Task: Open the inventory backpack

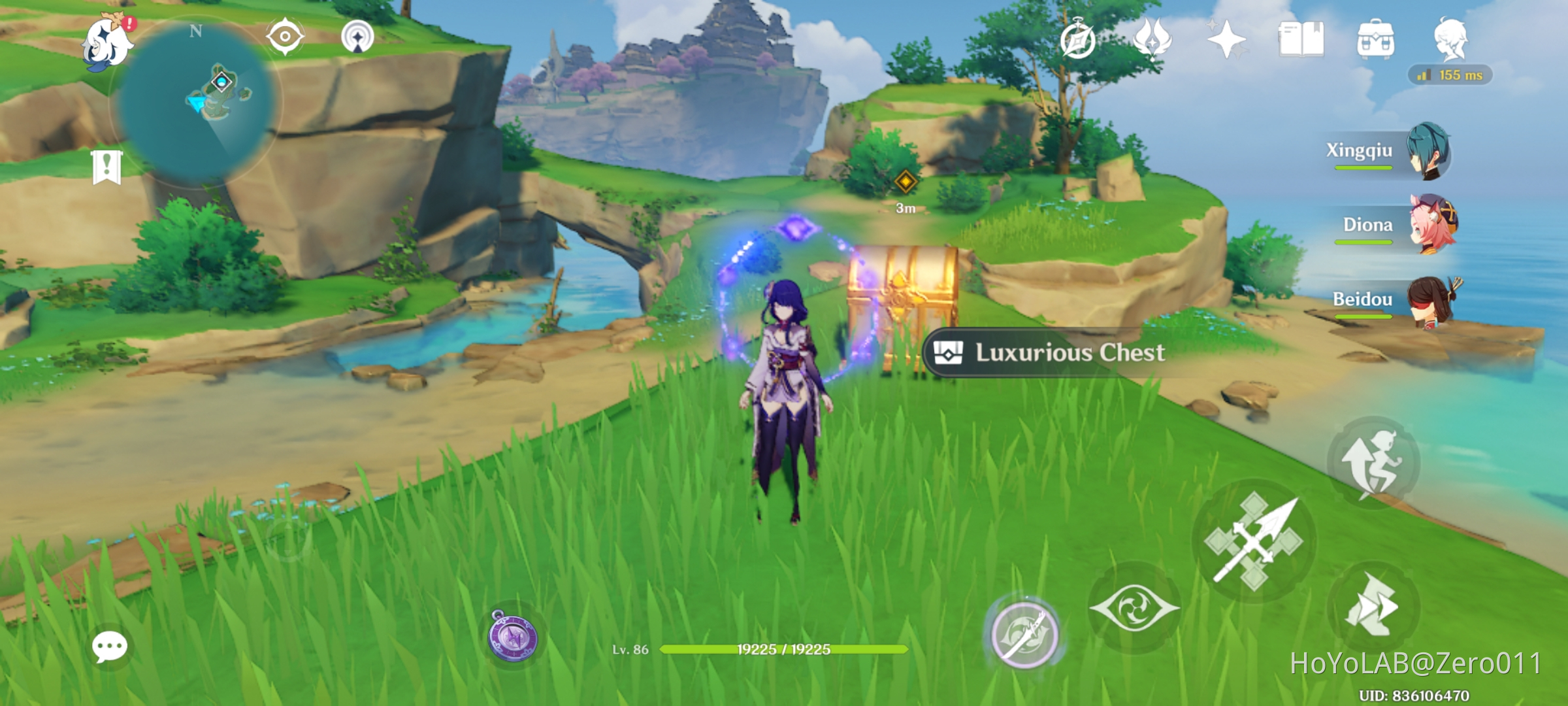Action: 1375,41
